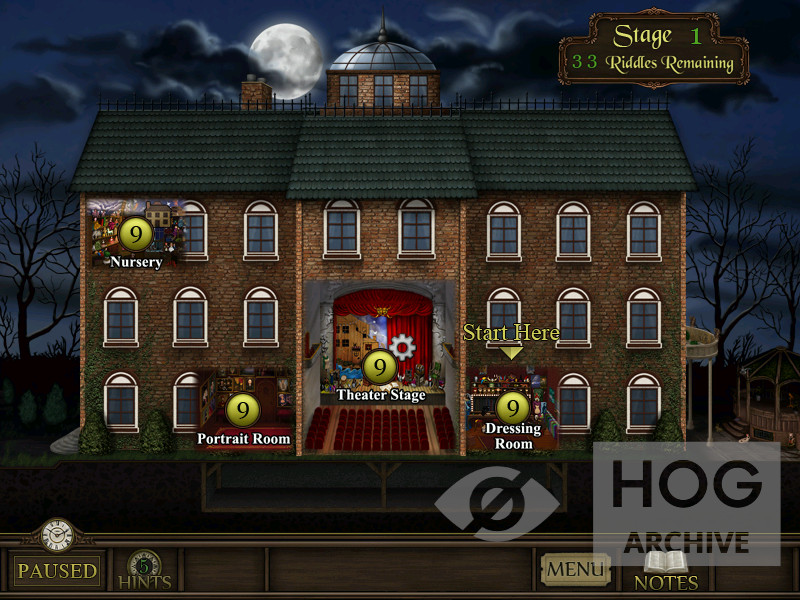Click the PAUSED timer button

(57, 570)
